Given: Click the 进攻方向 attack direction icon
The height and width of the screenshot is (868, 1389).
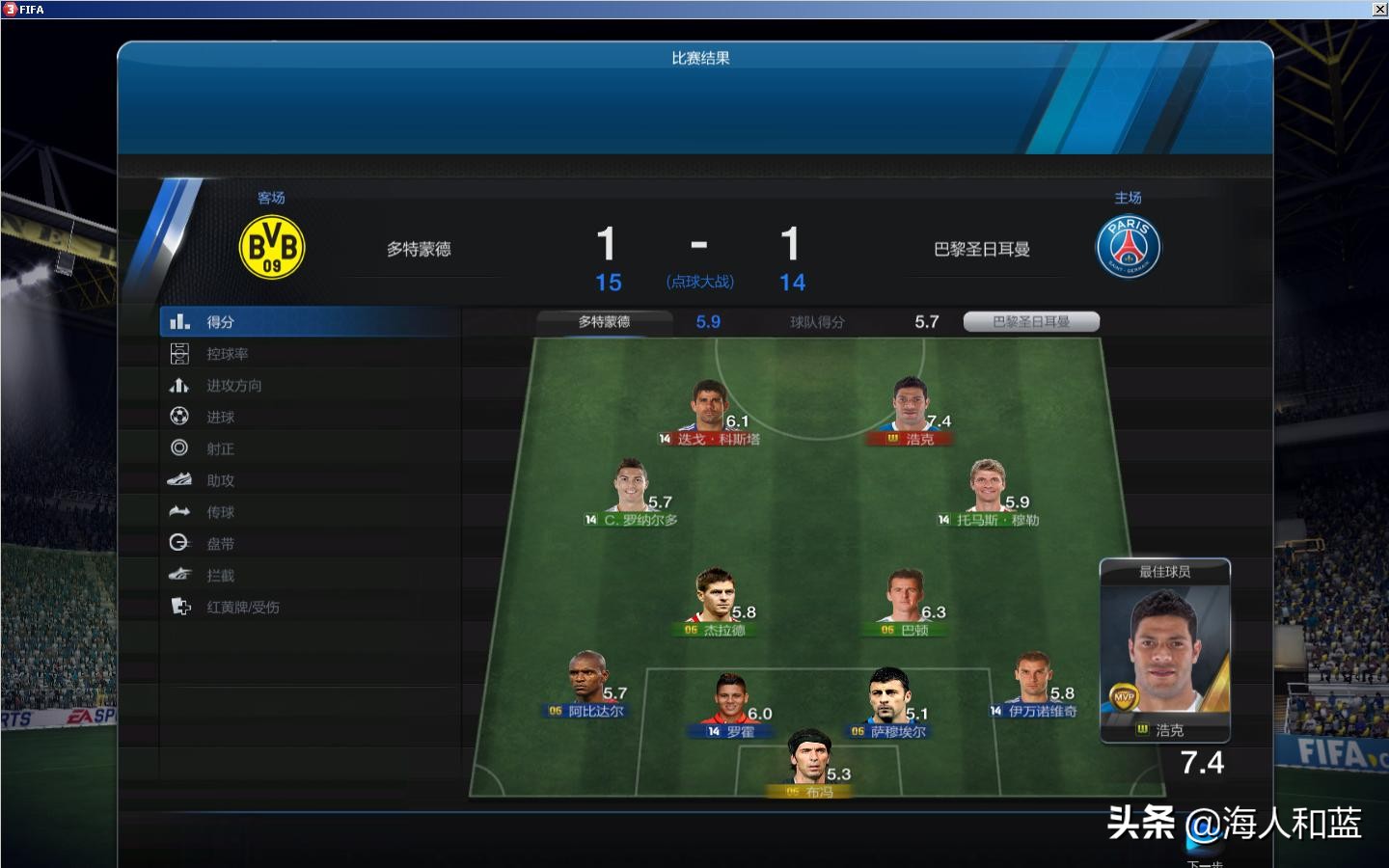Looking at the screenshot, I should (x=180, y=385).
